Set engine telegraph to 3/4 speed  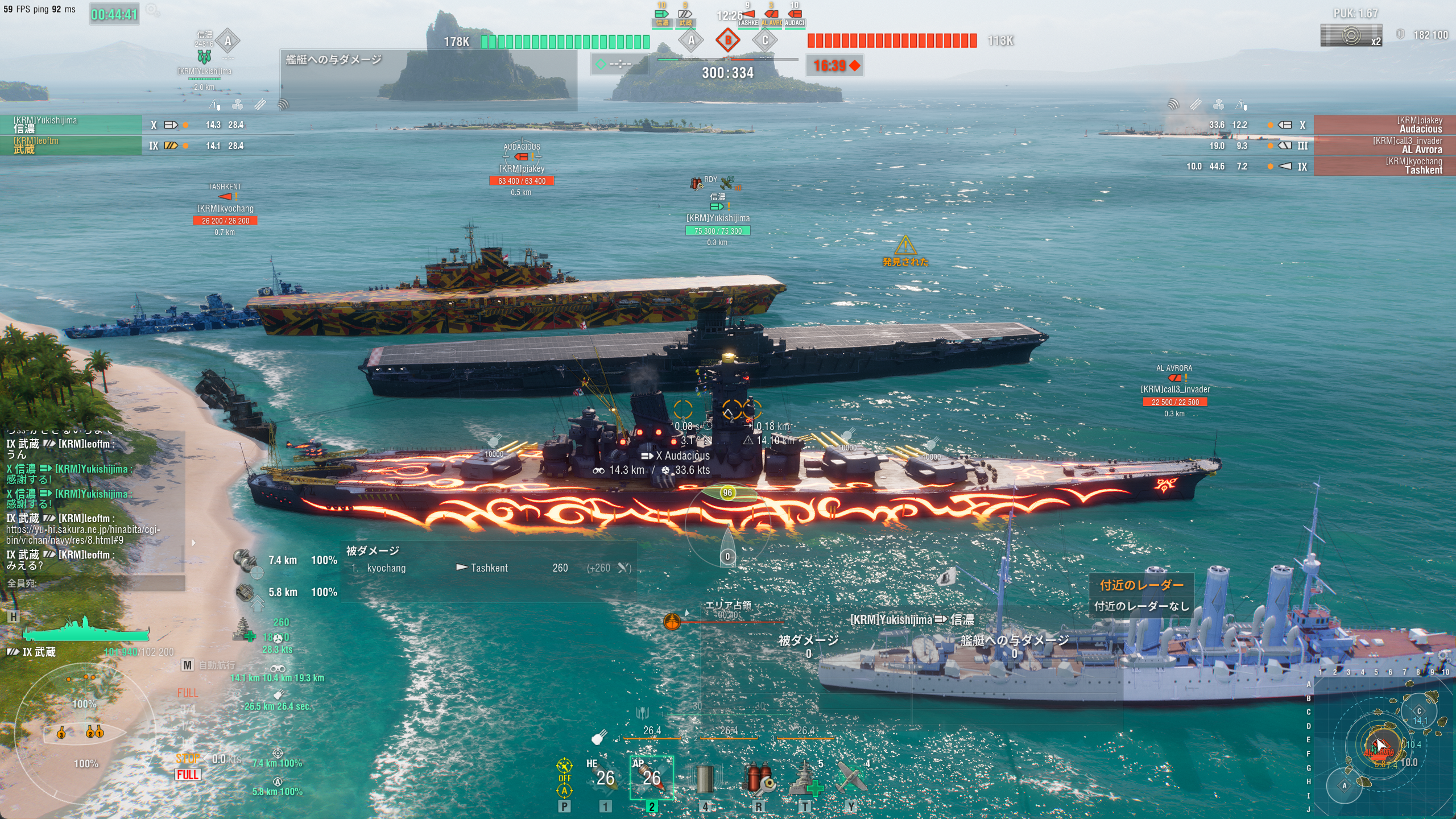tap(188, 709)
